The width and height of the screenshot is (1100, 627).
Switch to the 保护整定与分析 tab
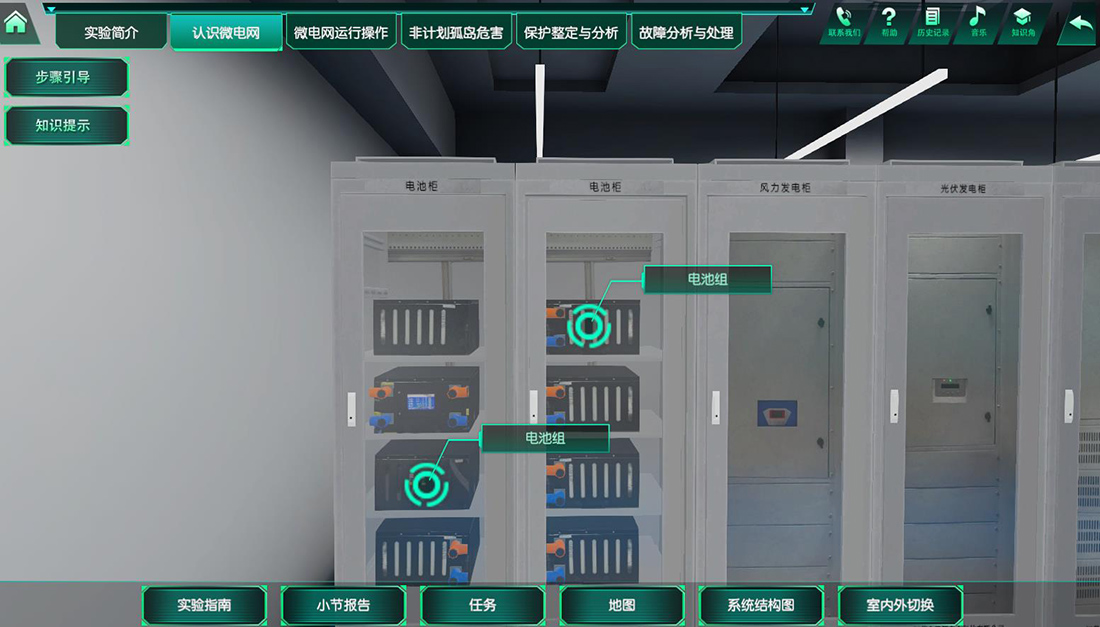coord(571,33)
